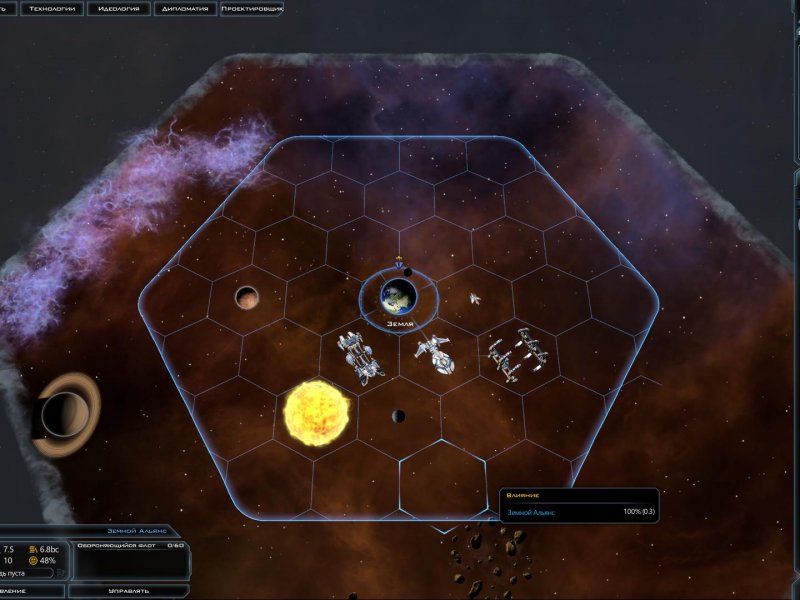Screen dimensions: 800x600
Task: Select the small scout ship
Action: tap(476, 298)
